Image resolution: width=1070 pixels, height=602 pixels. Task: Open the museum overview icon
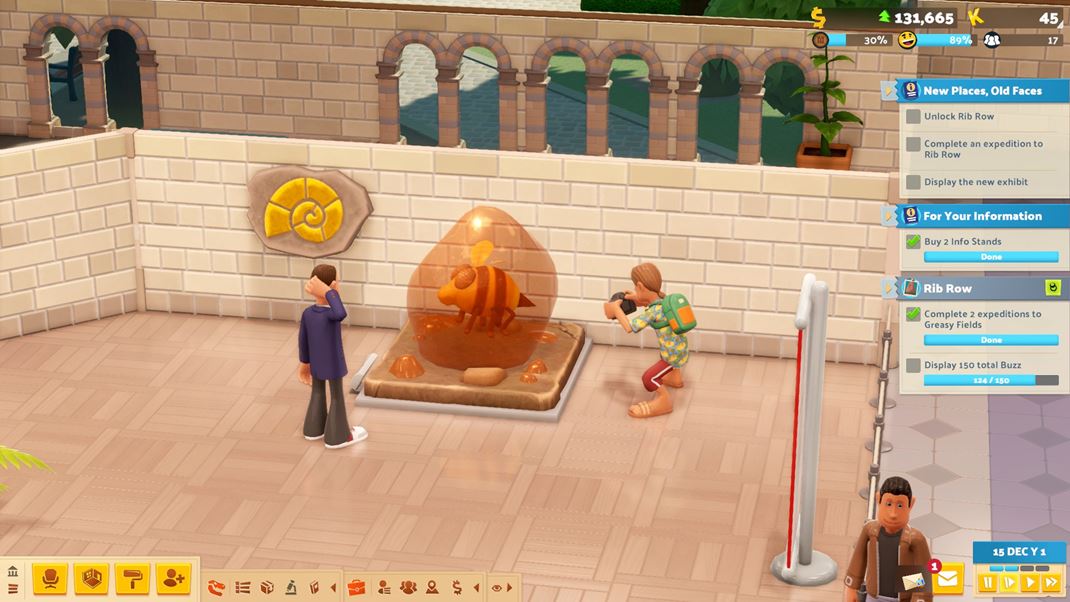point(13,572)
